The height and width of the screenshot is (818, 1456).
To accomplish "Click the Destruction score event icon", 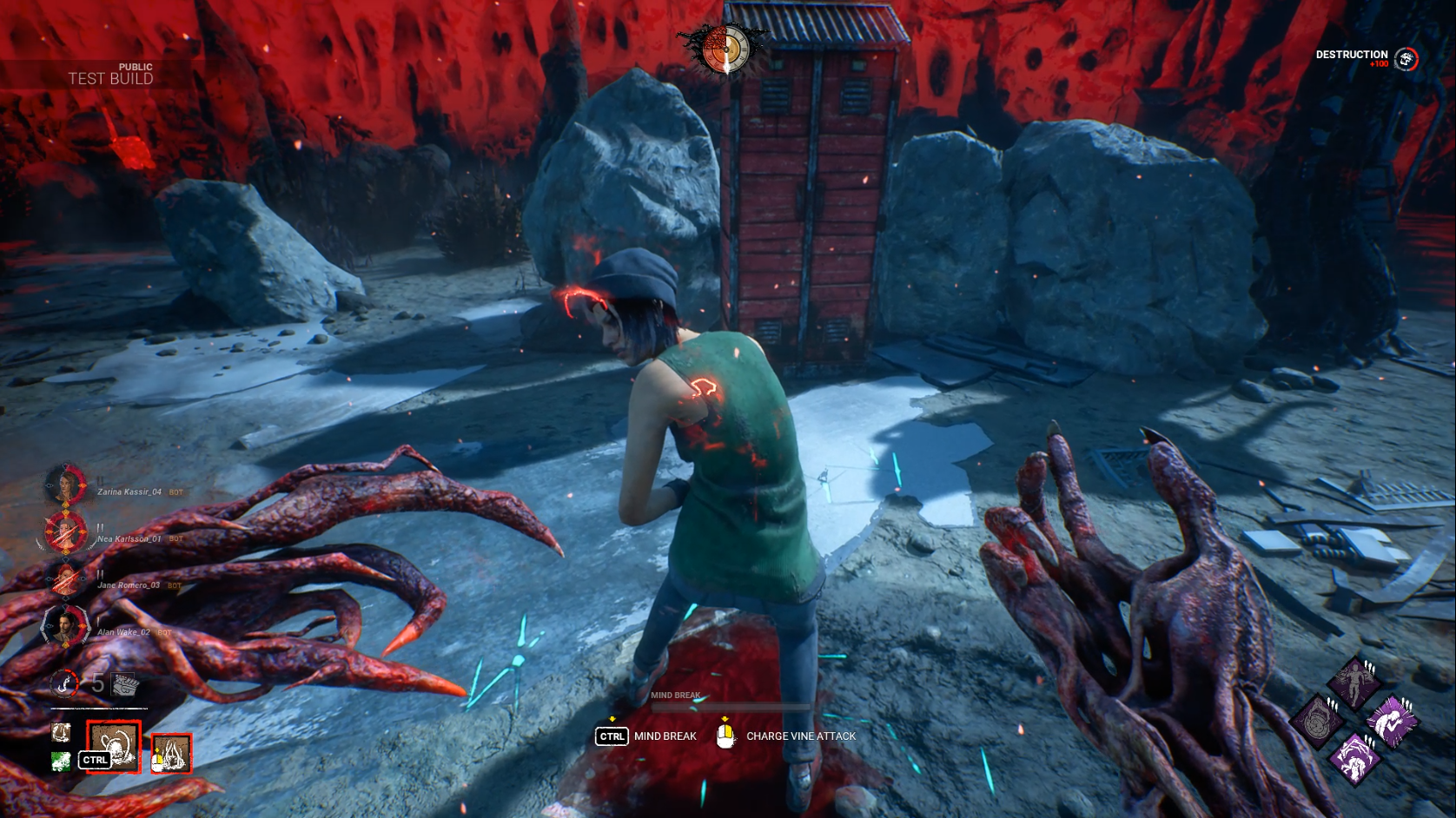I will click(1406, 59).
